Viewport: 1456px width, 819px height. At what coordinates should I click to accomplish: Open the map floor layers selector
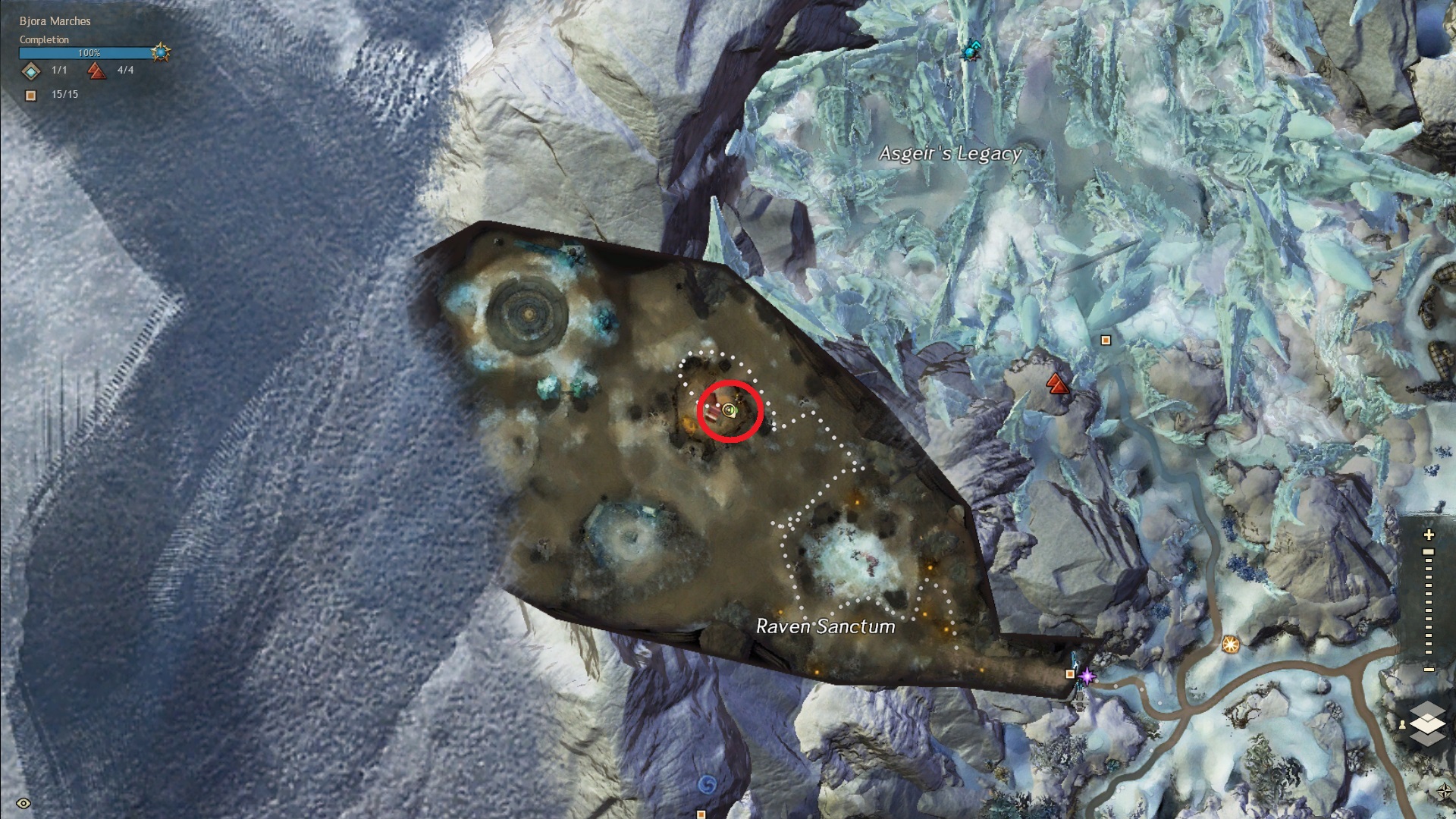pyautogui.click(x=1428, y=723)
